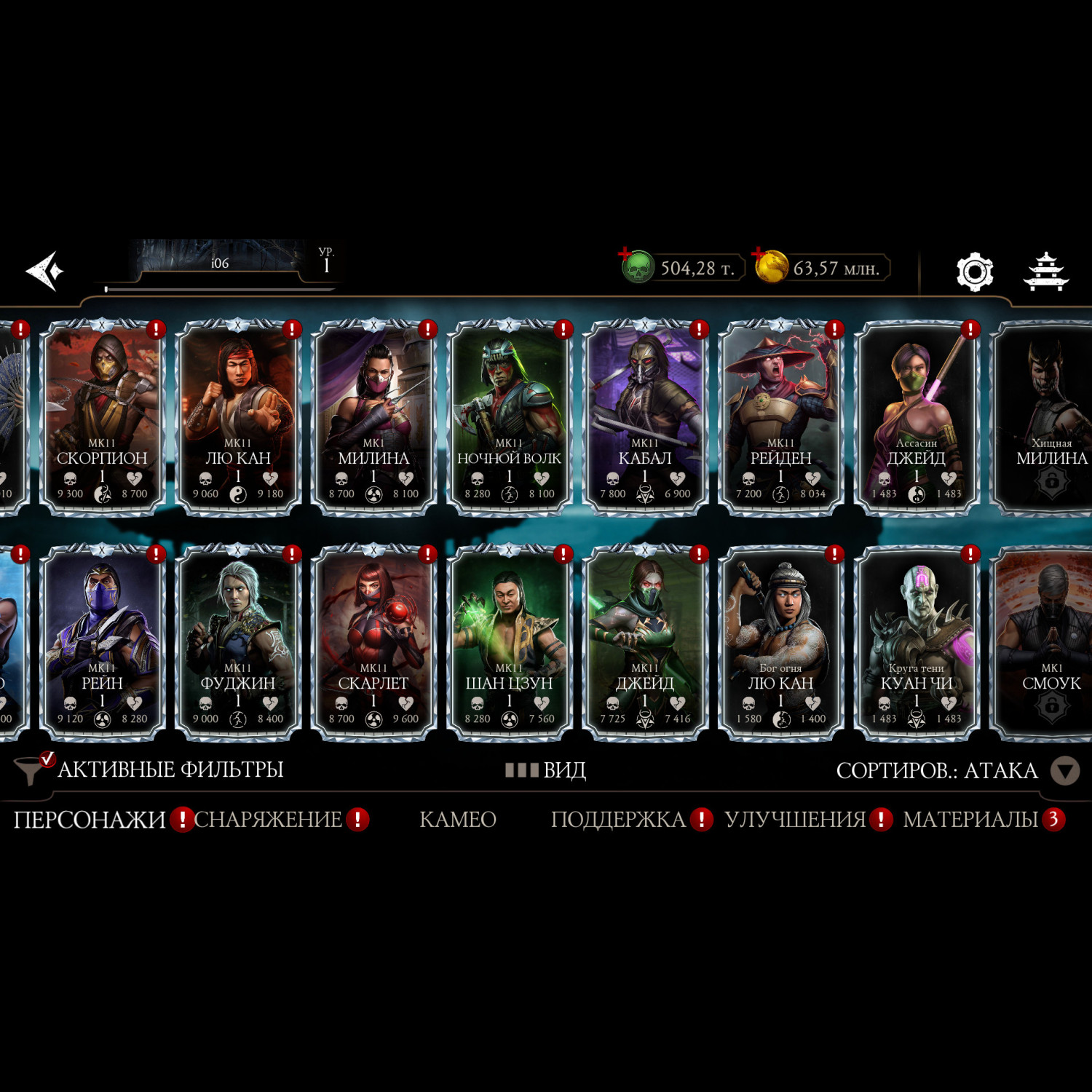Switch to the Снаряжение tab
This screenshot has height=1092, width=1092.
coord(268,820)
